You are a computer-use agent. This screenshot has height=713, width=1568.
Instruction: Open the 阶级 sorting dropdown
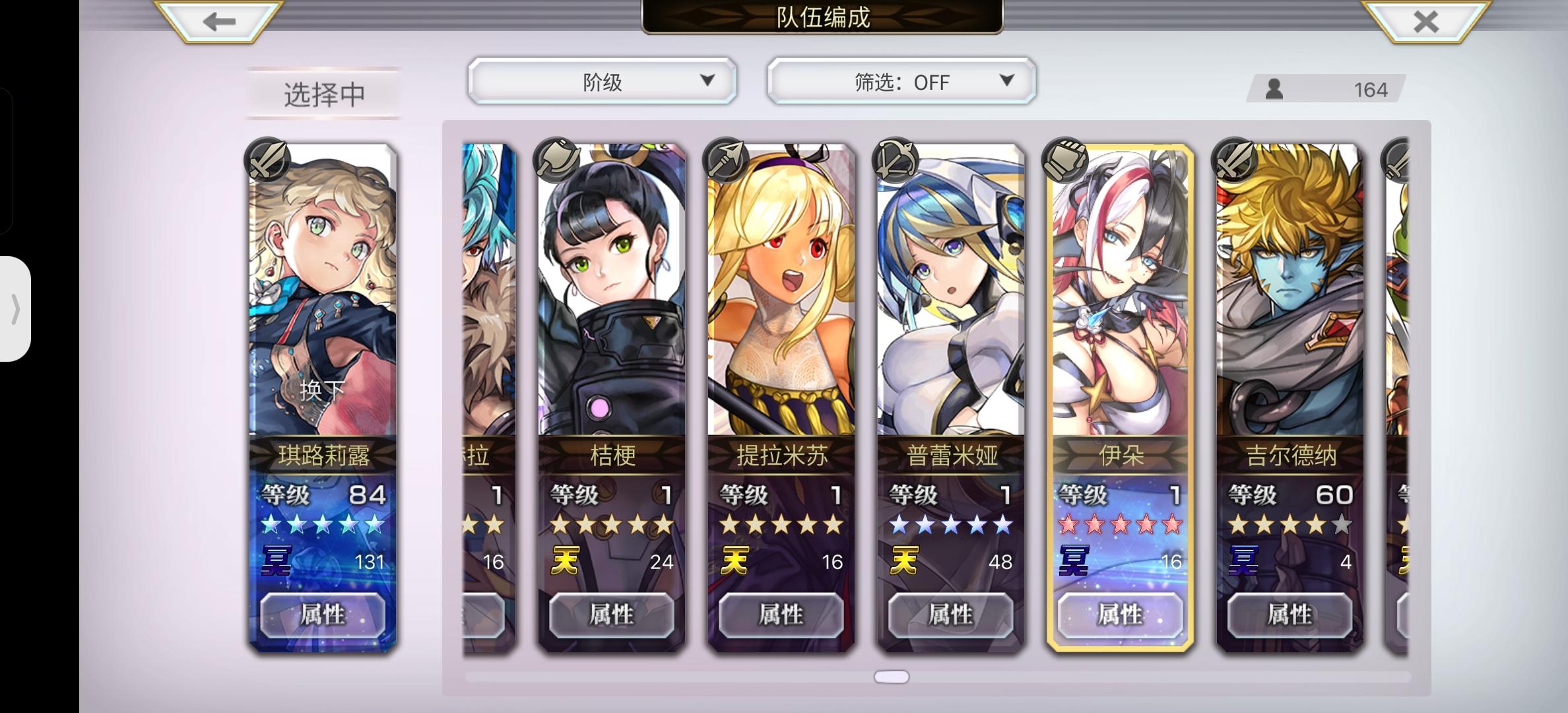(602, 81)
